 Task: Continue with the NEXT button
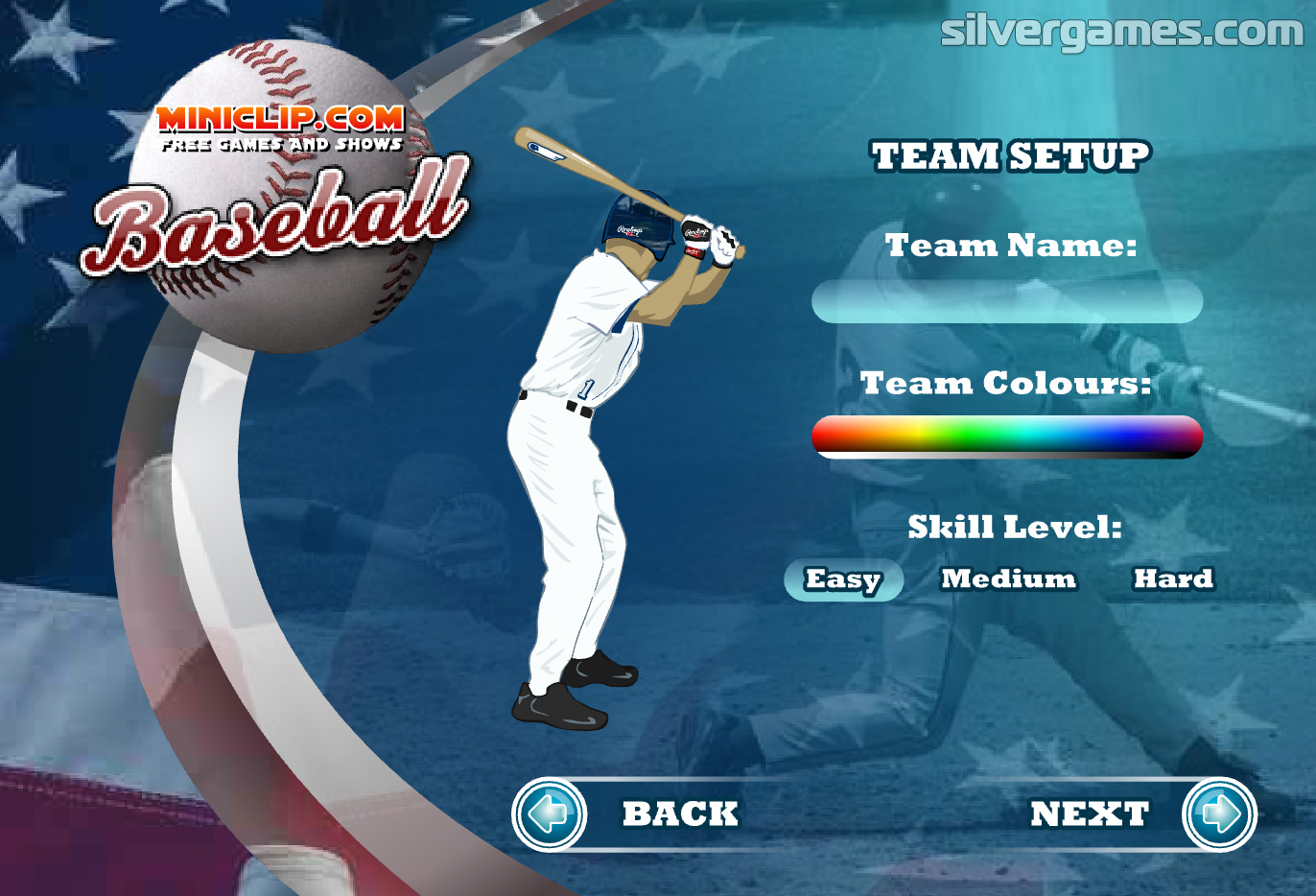tap(1218, 814)
